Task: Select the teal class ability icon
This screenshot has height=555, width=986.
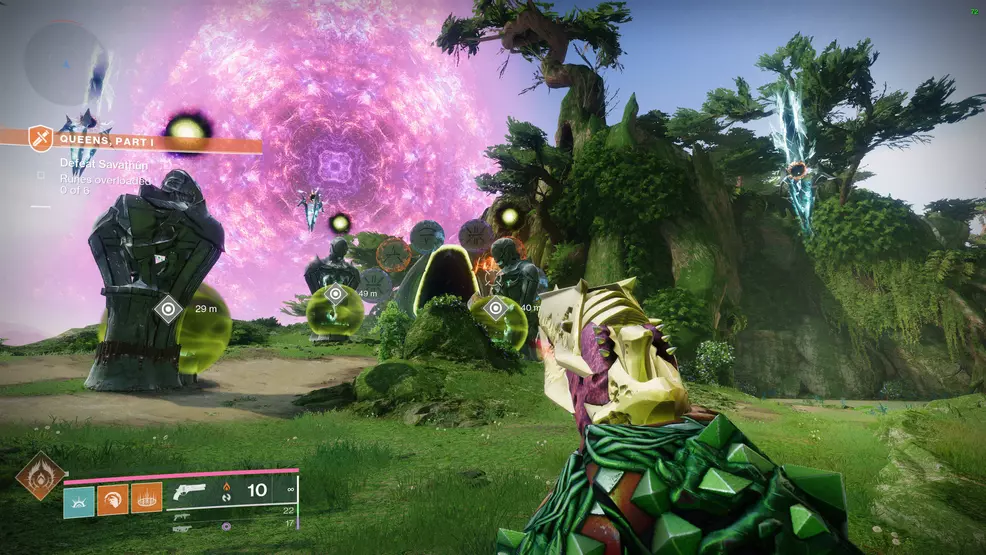Action: point(78,500)
